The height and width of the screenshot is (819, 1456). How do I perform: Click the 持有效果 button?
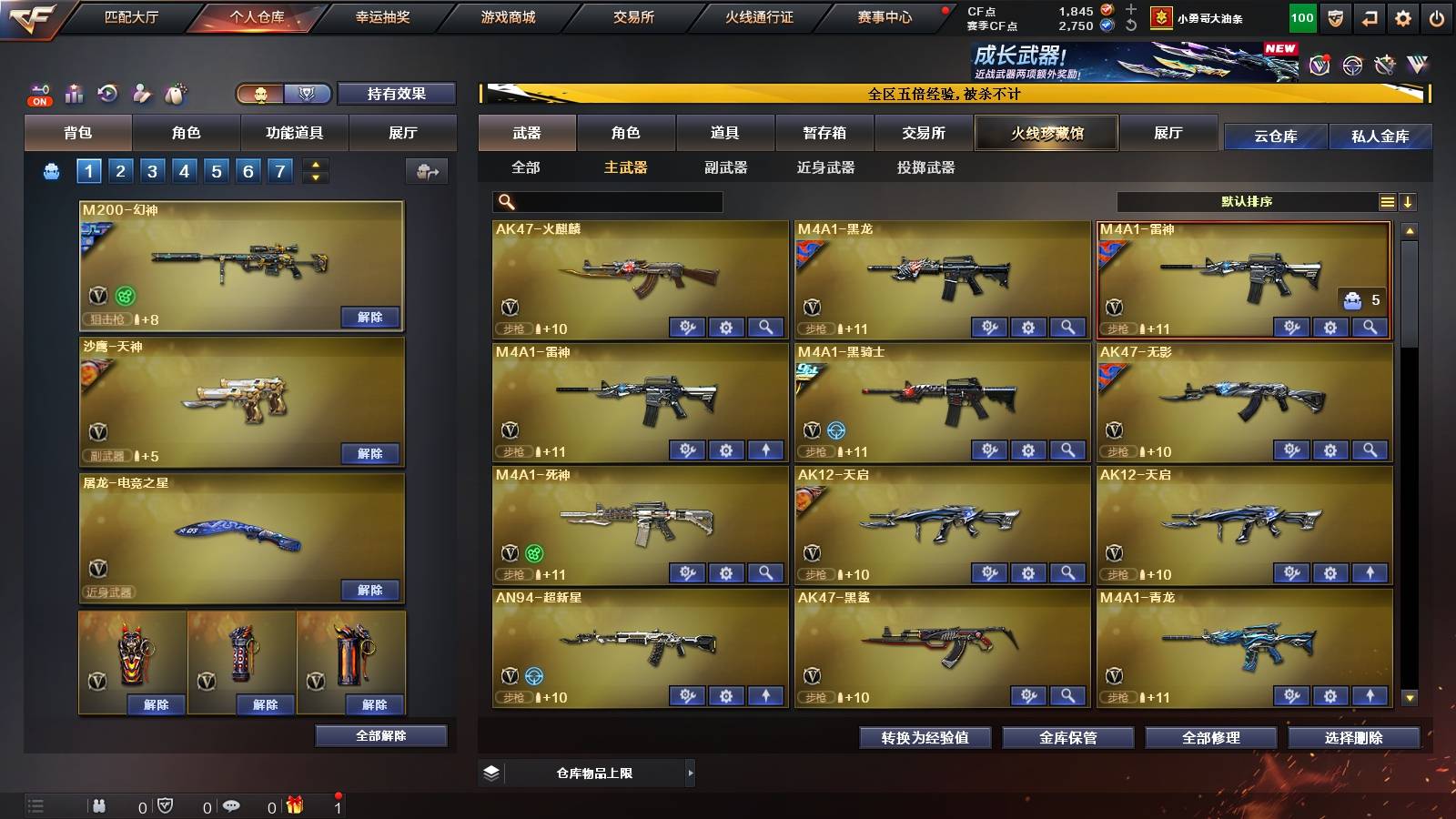click(396, 93)
